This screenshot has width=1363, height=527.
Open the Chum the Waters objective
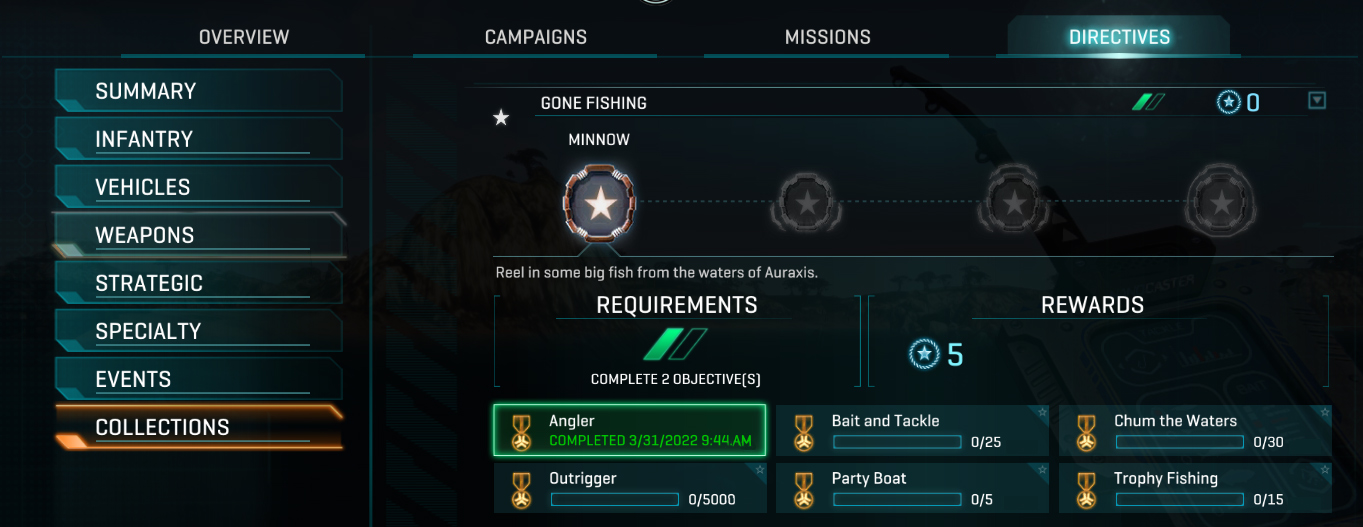click(1195, 431)
